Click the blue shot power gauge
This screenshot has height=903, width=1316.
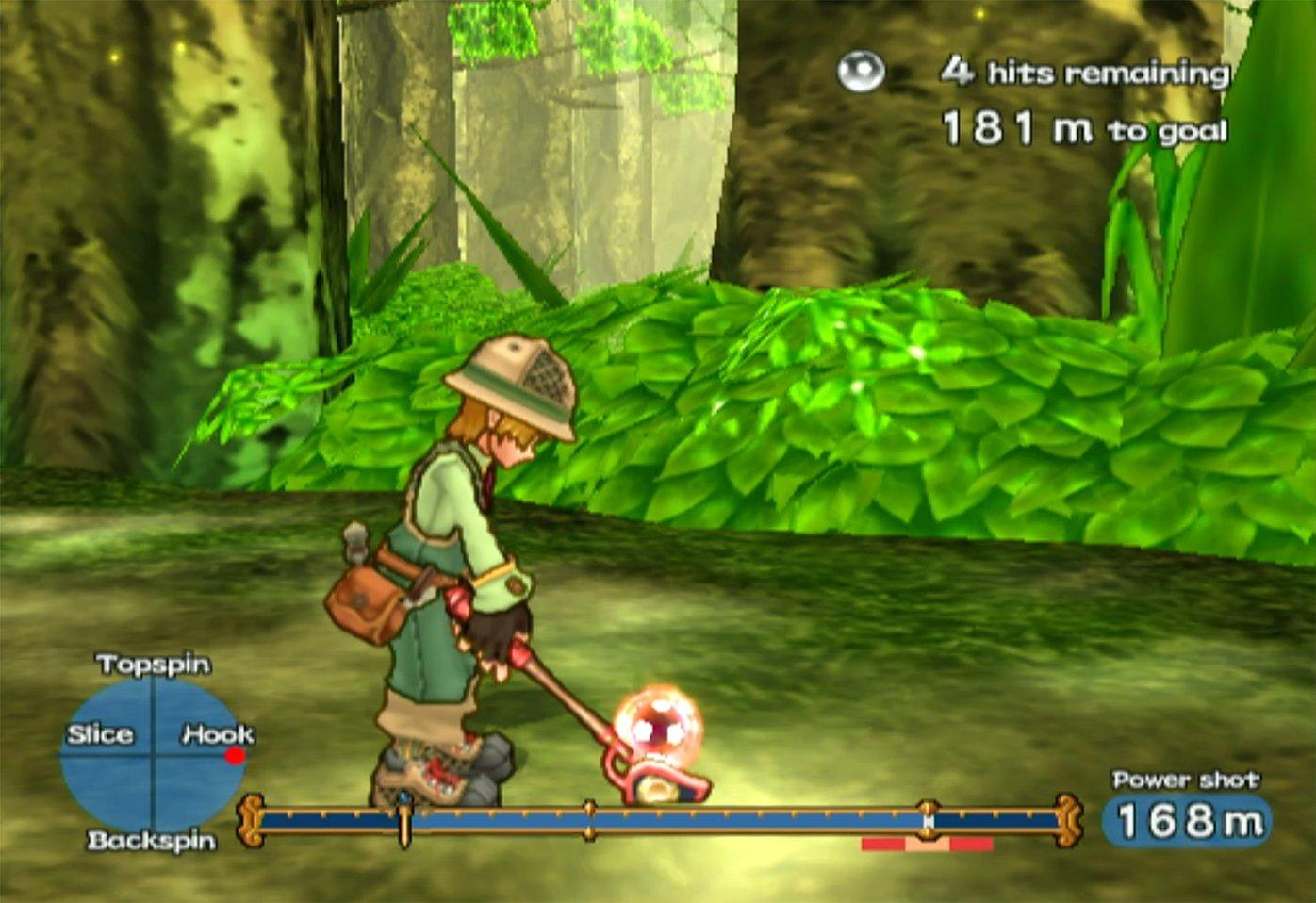[x=660, y=820]
